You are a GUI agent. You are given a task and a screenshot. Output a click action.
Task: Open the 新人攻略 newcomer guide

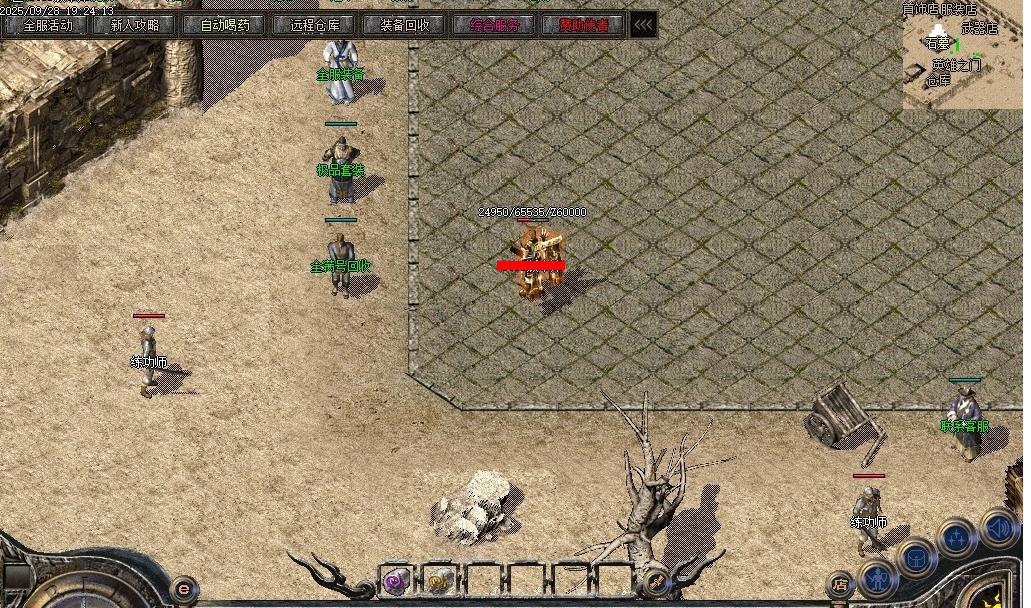tap(135, 25)
